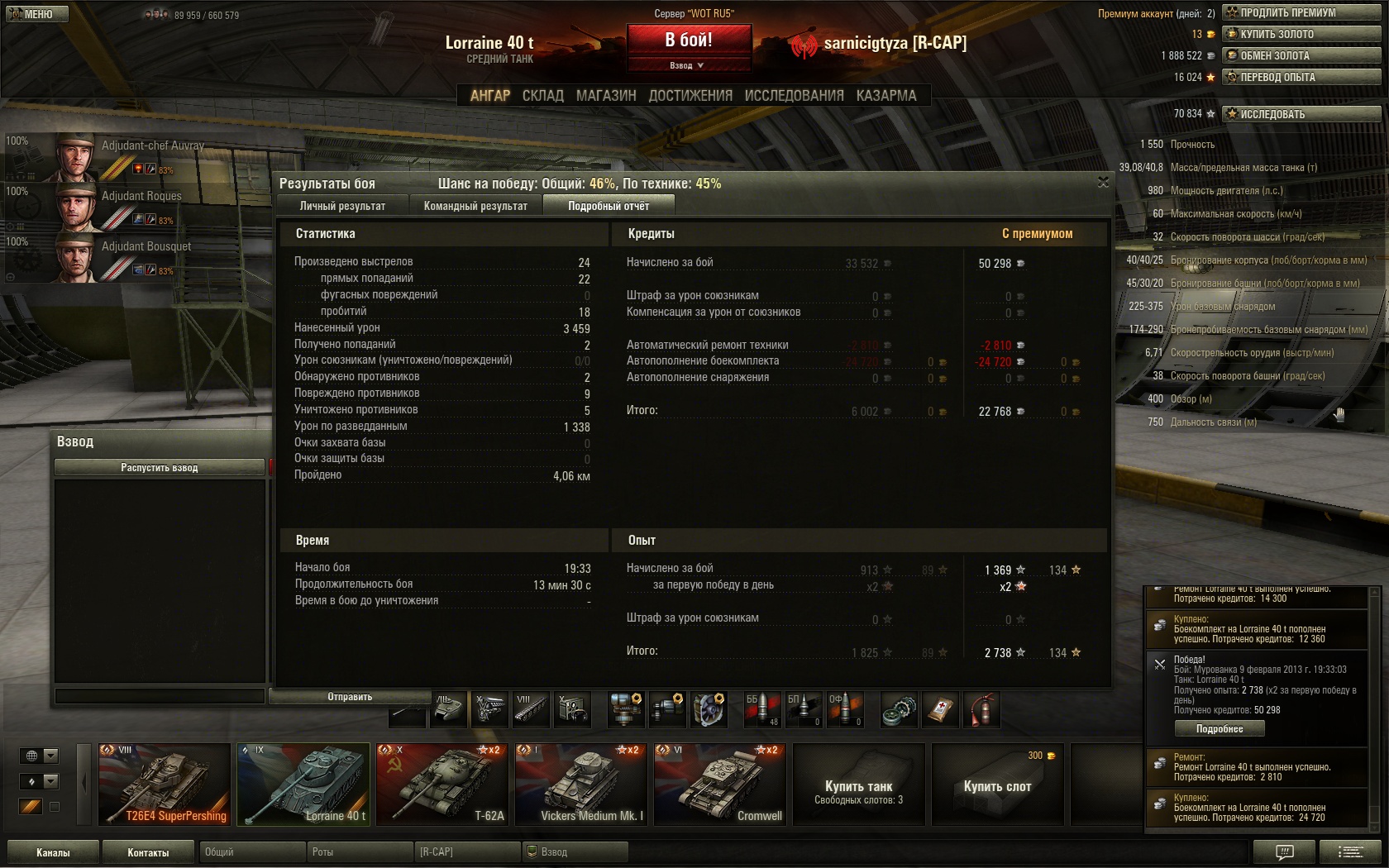This screenshot has height=868, width=1389.
Task: Switch to the Командный результат tab
Action: (475, 206)
